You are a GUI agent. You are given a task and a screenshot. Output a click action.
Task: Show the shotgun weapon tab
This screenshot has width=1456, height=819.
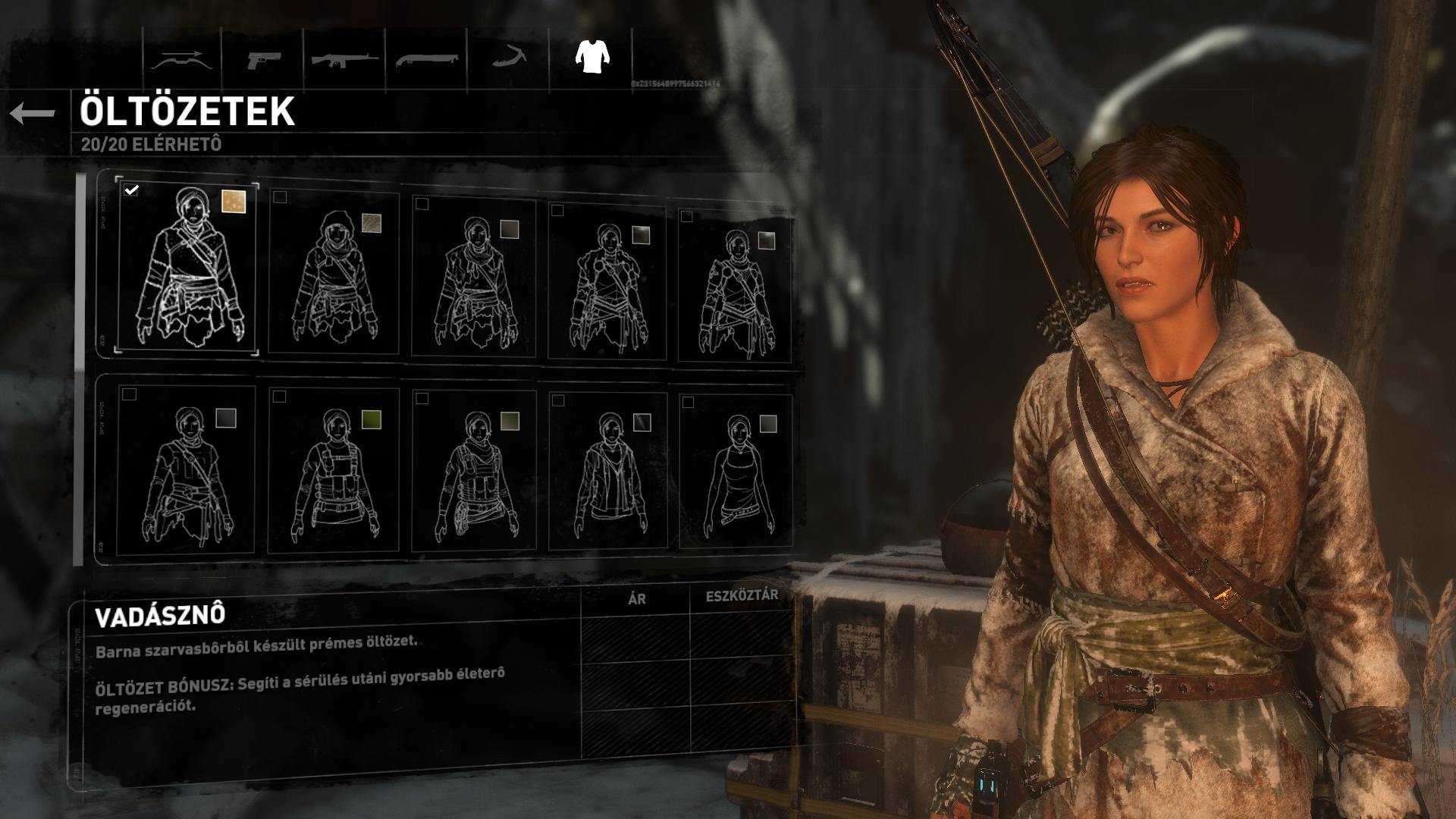point(427,60)
